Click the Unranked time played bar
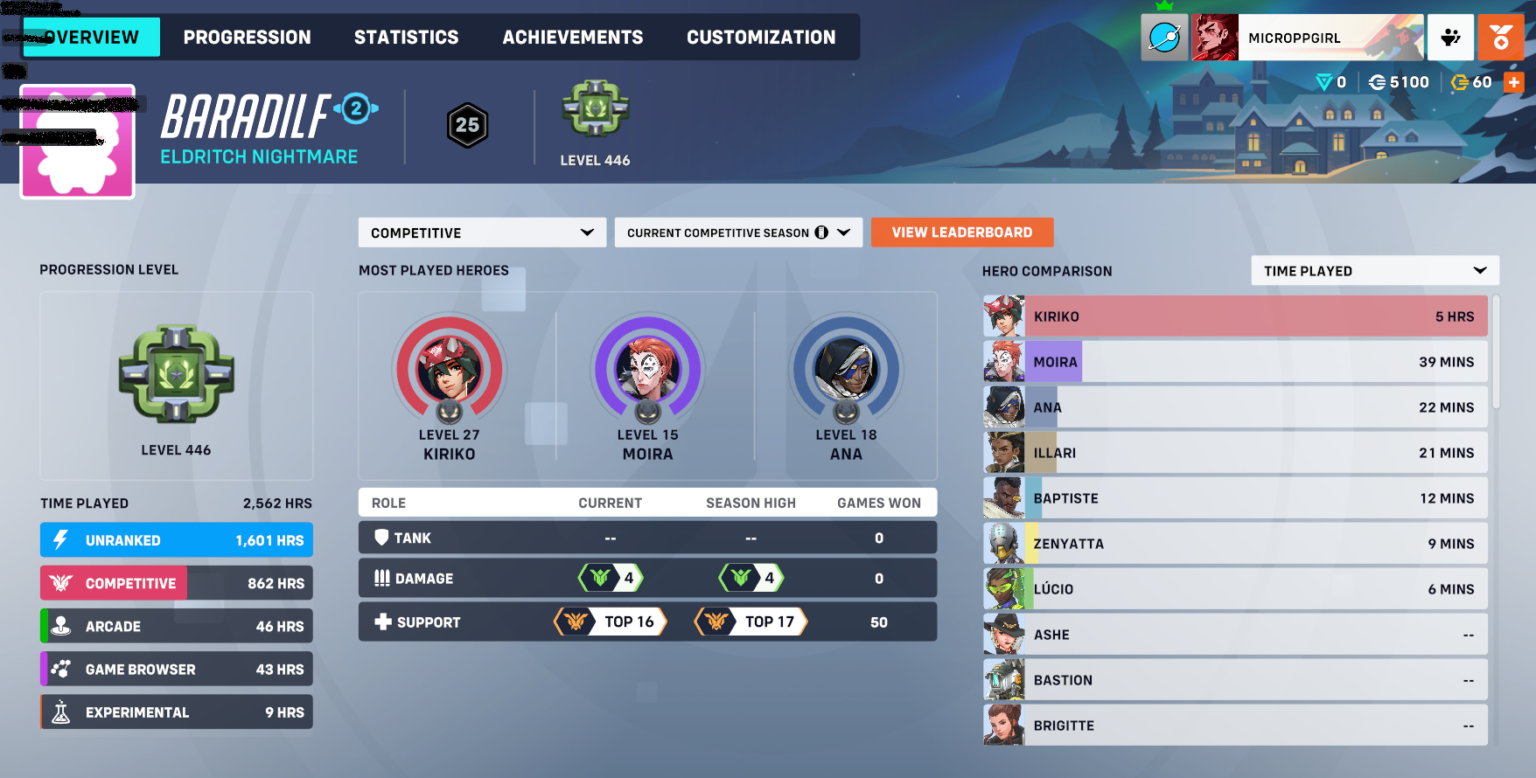The width and height of the screenshot is (1536, 778). pyautogui.click(x=176, y=540)
